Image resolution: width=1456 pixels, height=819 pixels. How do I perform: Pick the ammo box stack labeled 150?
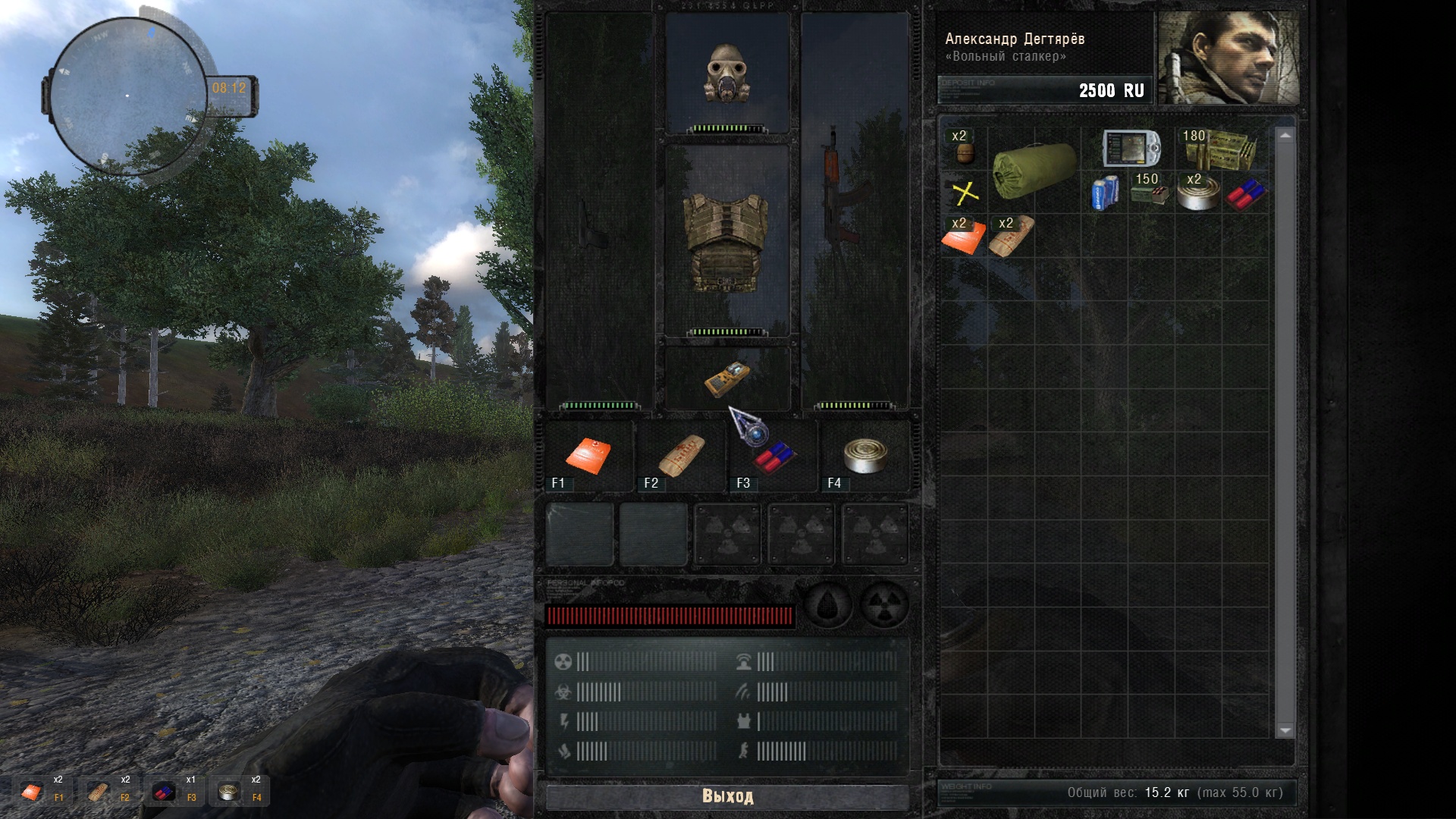click(x=1150, y=191)
